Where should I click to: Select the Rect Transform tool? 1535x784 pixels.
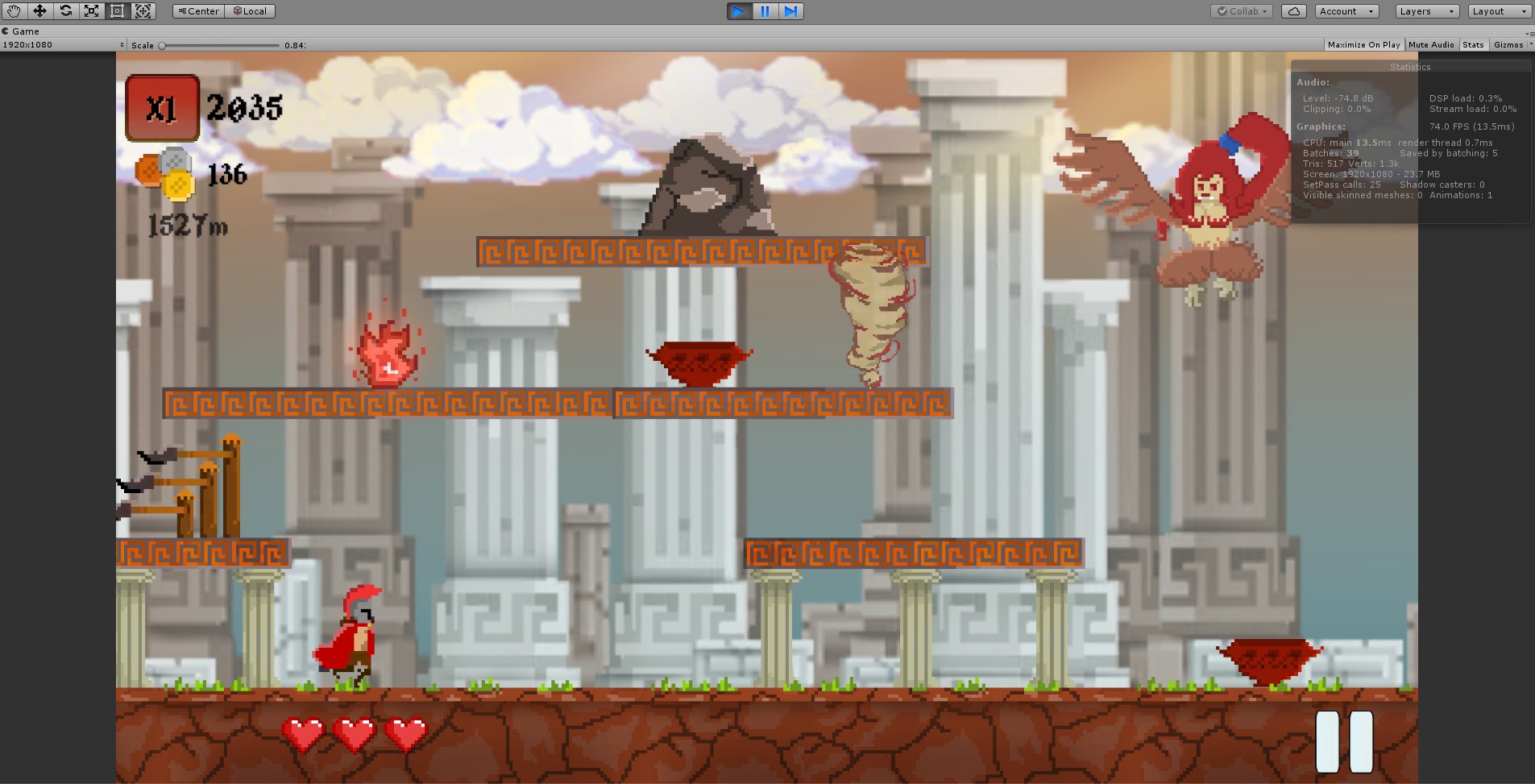coord(117,11)
